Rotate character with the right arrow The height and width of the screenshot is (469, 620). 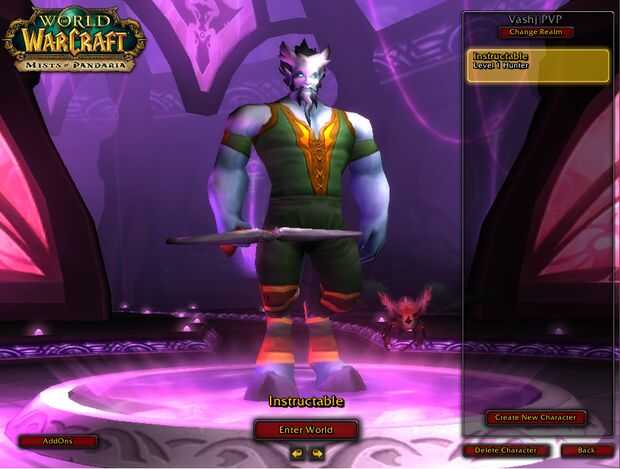(x=317, y=453)
